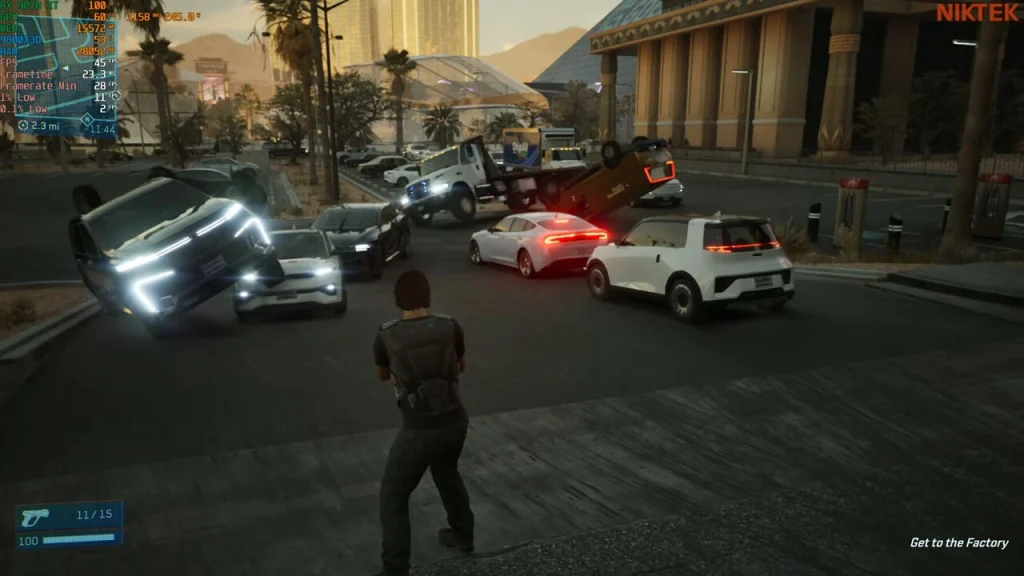Click the 2.3 mi waypoint distance icon

pyautogui.click(x=22, y=126)
